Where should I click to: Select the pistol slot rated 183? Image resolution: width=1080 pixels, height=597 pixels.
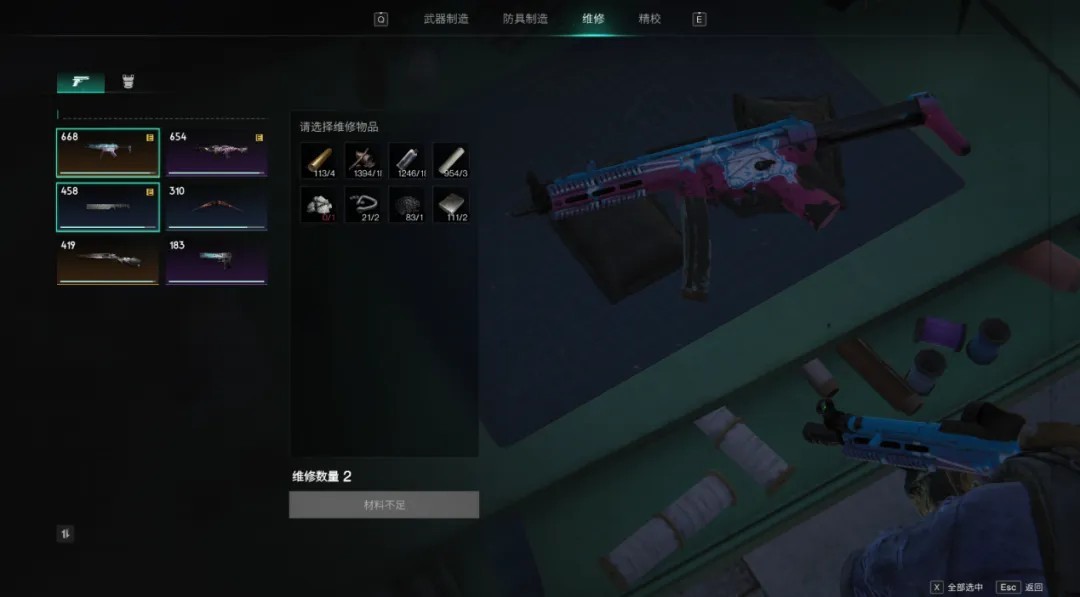217,261
